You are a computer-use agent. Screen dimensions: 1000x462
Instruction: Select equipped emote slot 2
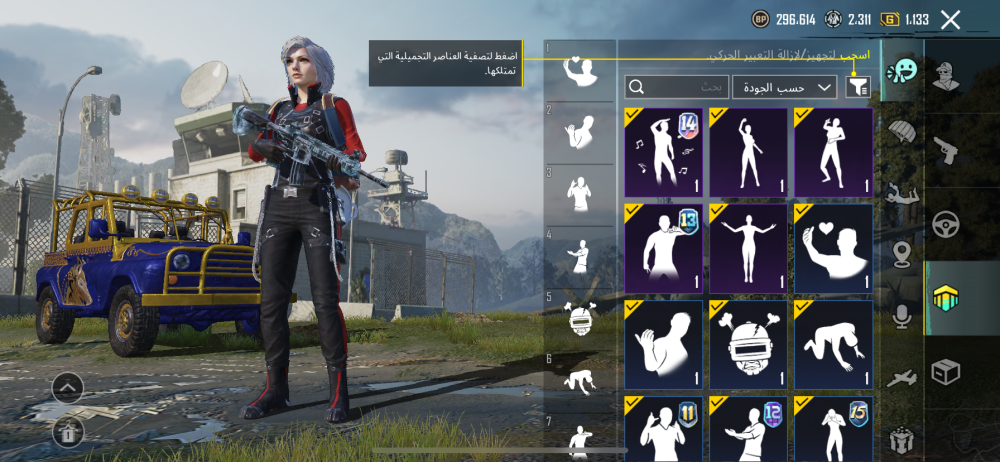coord(579,133)
